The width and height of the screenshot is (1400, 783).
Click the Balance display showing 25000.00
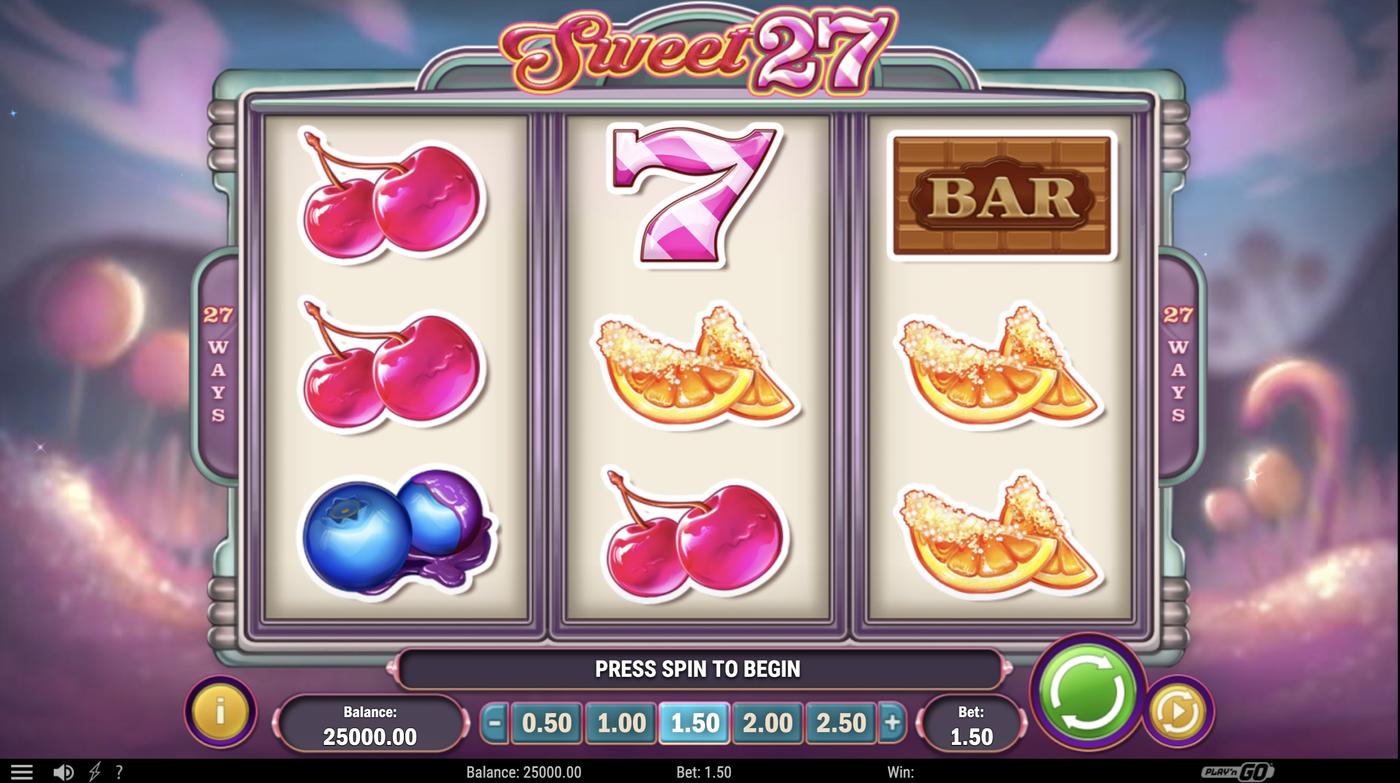[371, 721]
